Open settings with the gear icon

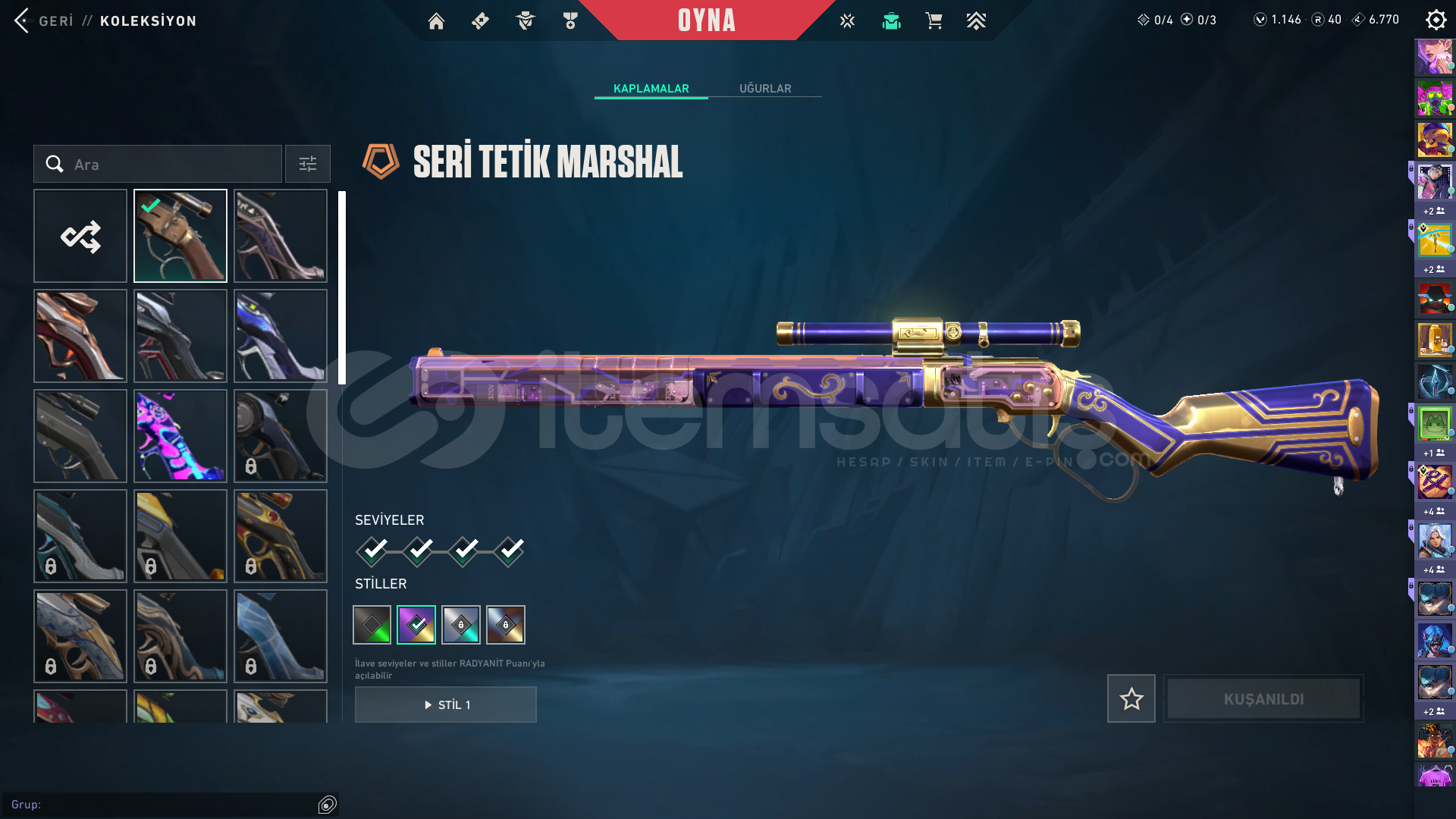click(1436, 20)
